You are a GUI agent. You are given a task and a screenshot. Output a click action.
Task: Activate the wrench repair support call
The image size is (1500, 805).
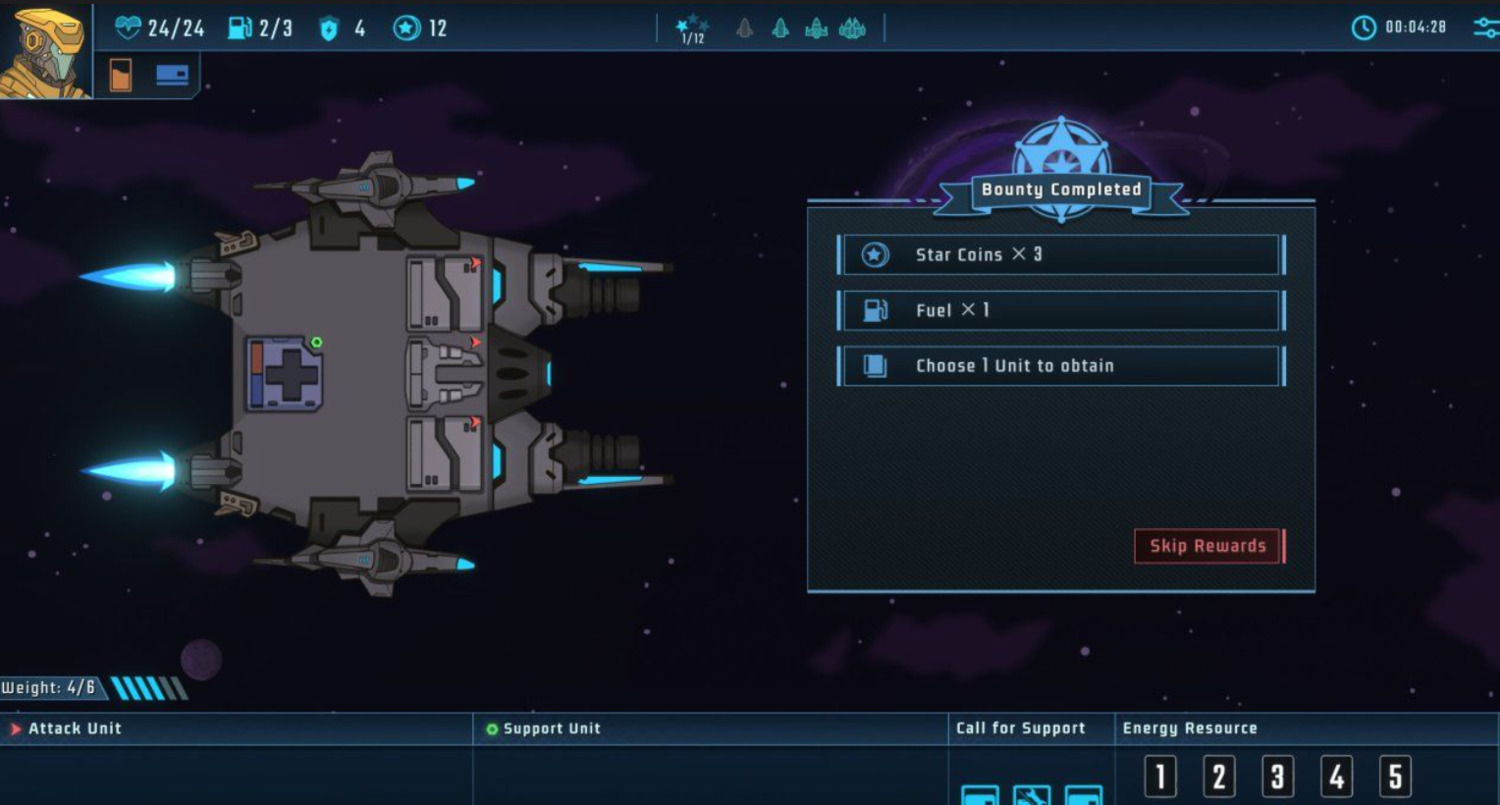click(1032, 795)
